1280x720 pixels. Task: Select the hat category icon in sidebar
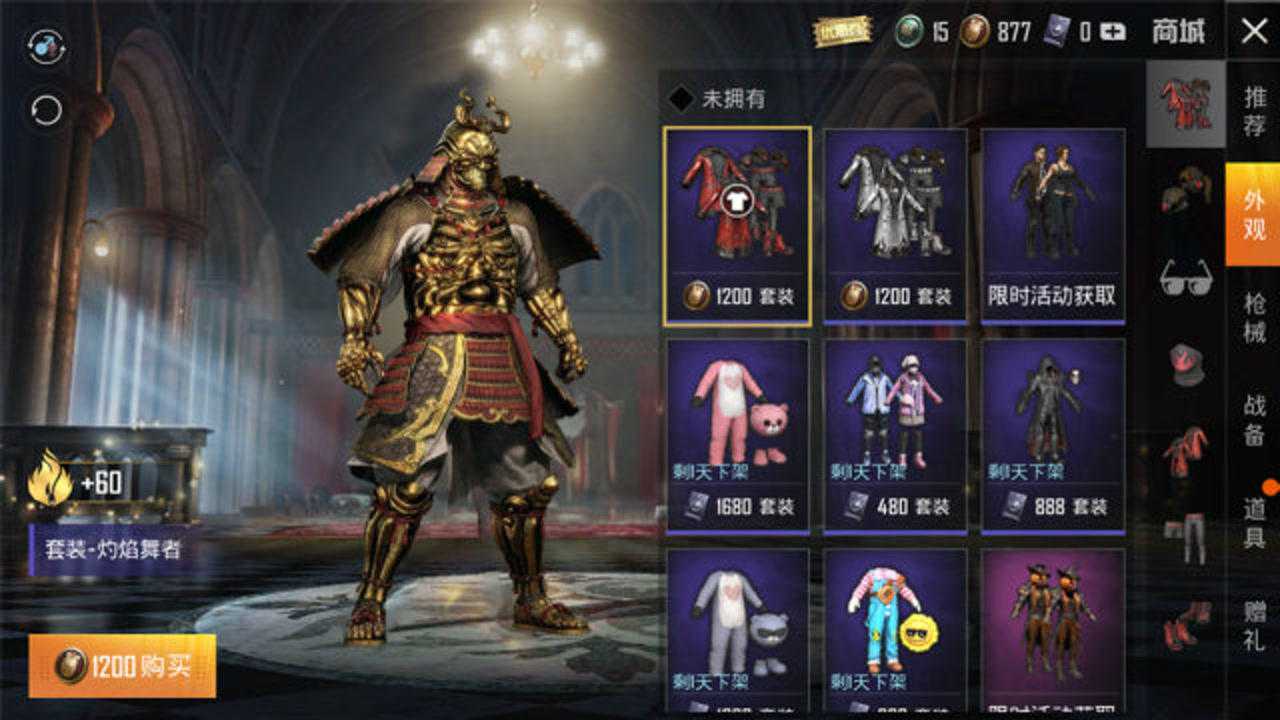click(1185, 365)
